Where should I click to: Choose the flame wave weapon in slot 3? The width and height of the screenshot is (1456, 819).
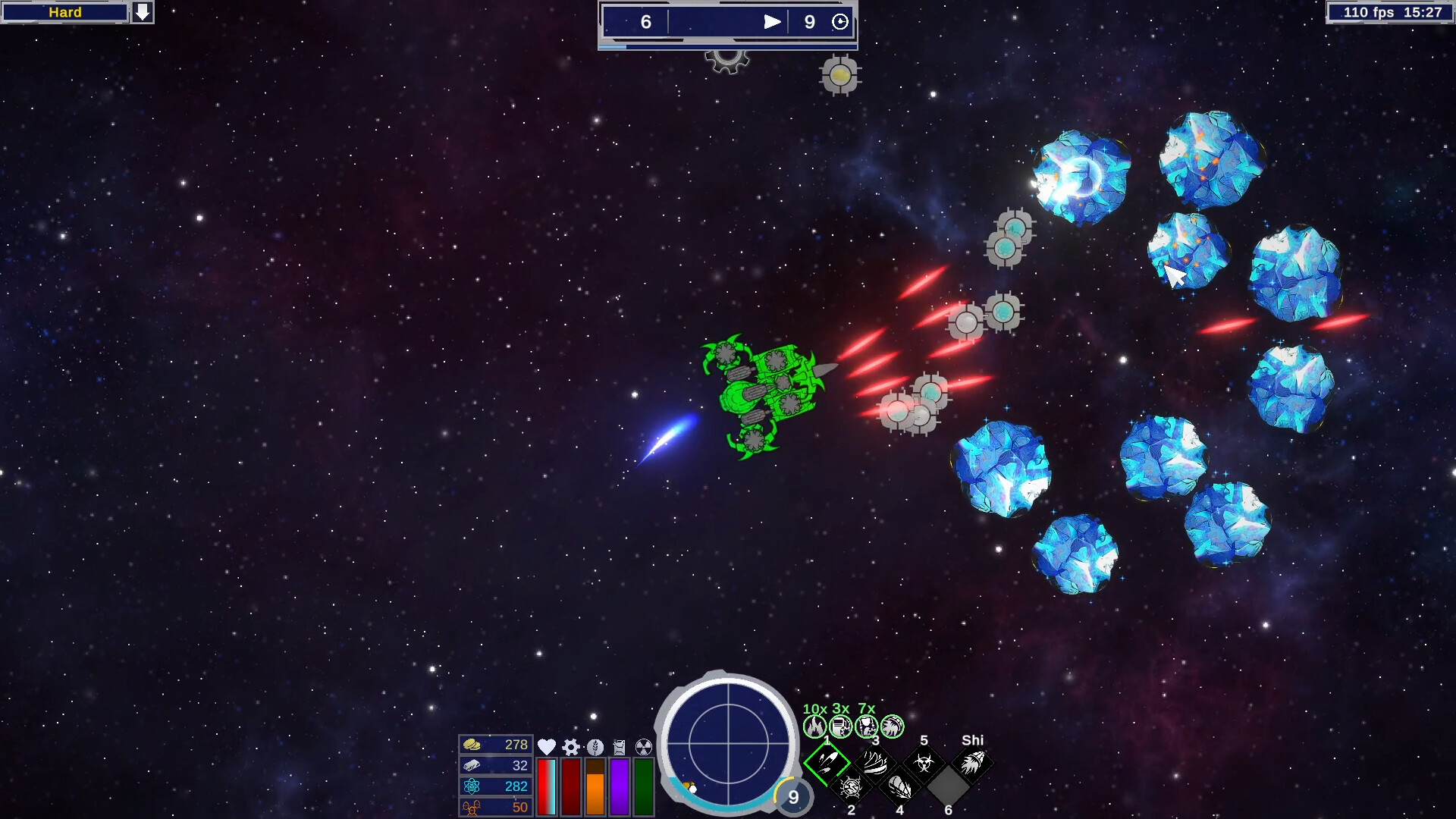[x=875, y=762]
